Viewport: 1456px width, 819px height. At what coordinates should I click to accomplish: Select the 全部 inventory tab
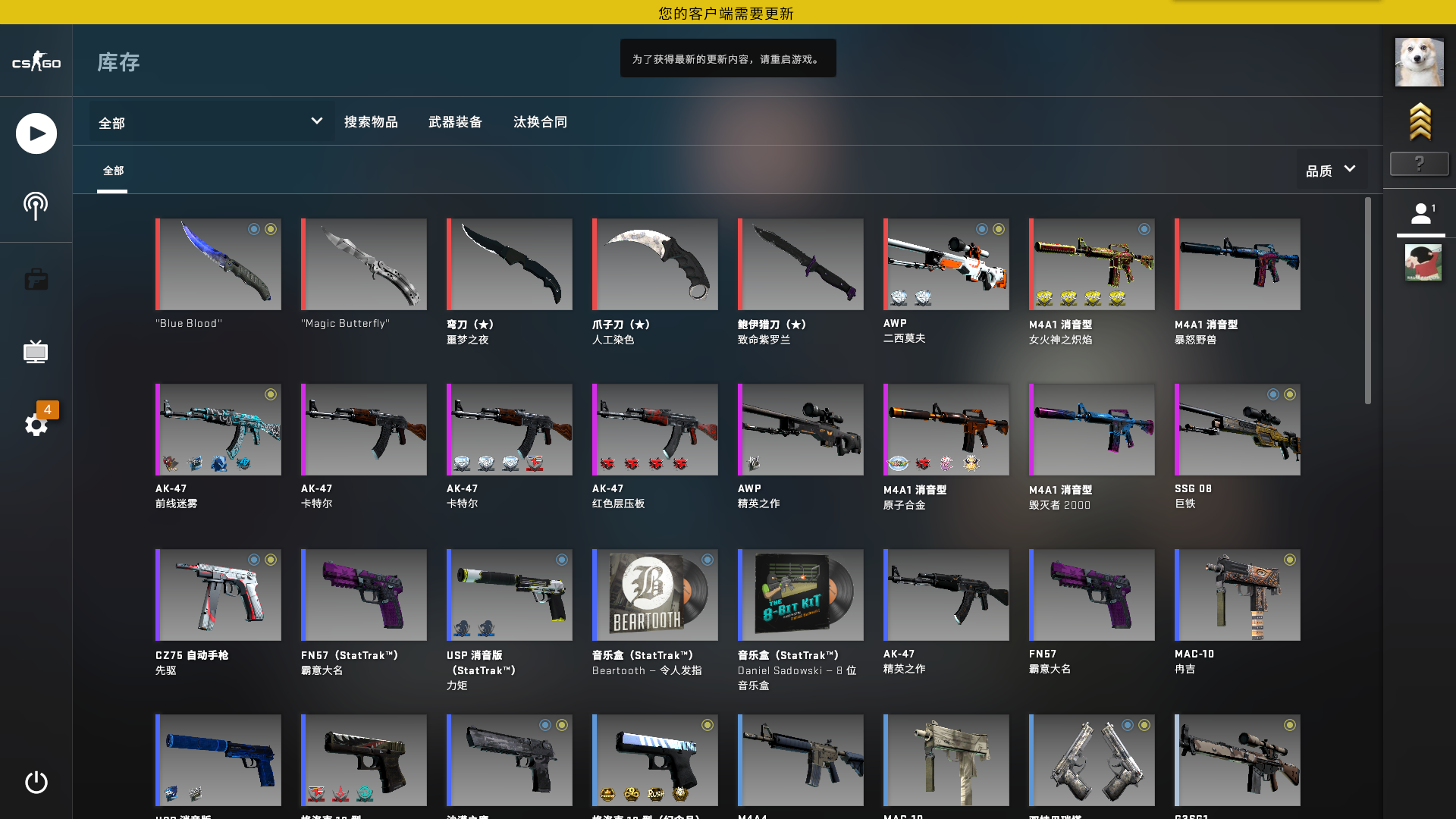(x=114, y=171)
